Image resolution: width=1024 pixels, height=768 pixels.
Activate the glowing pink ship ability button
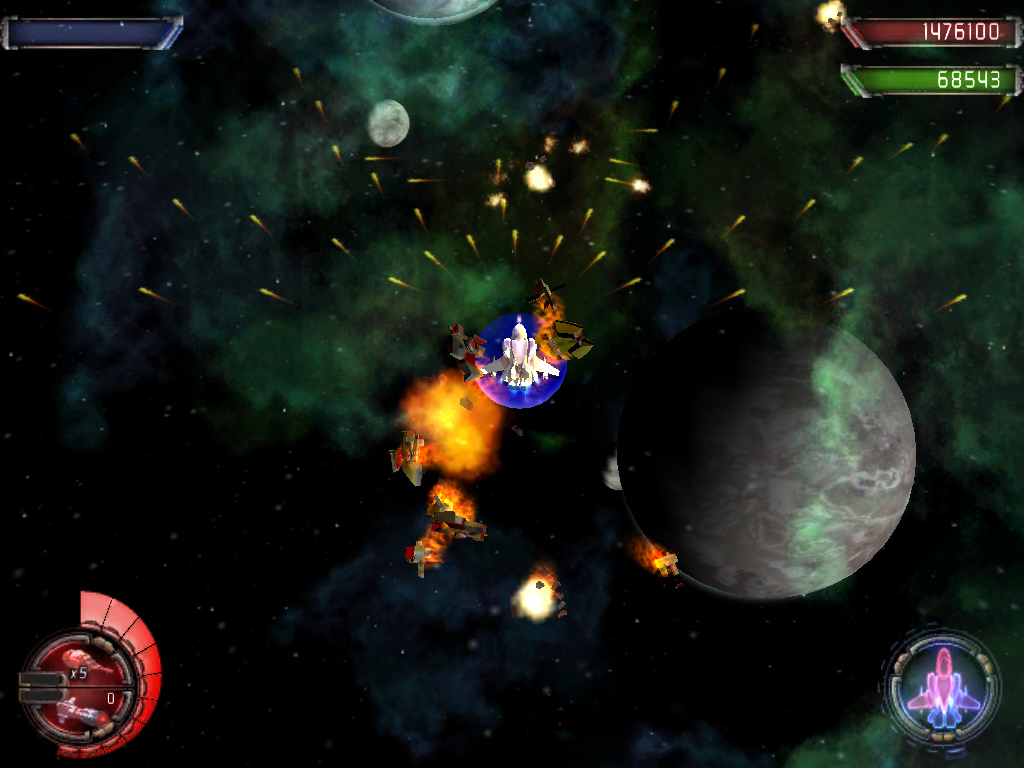point(942,686)
